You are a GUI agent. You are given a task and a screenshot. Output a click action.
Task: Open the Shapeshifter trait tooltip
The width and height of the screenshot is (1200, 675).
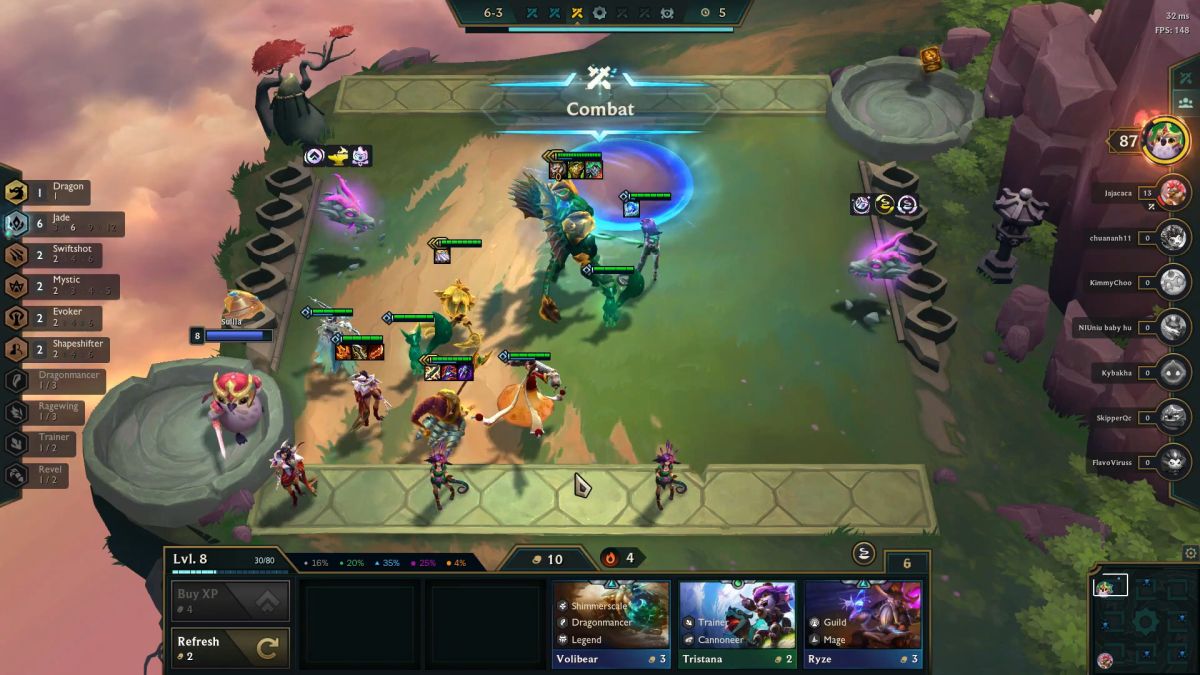[62, 350]
